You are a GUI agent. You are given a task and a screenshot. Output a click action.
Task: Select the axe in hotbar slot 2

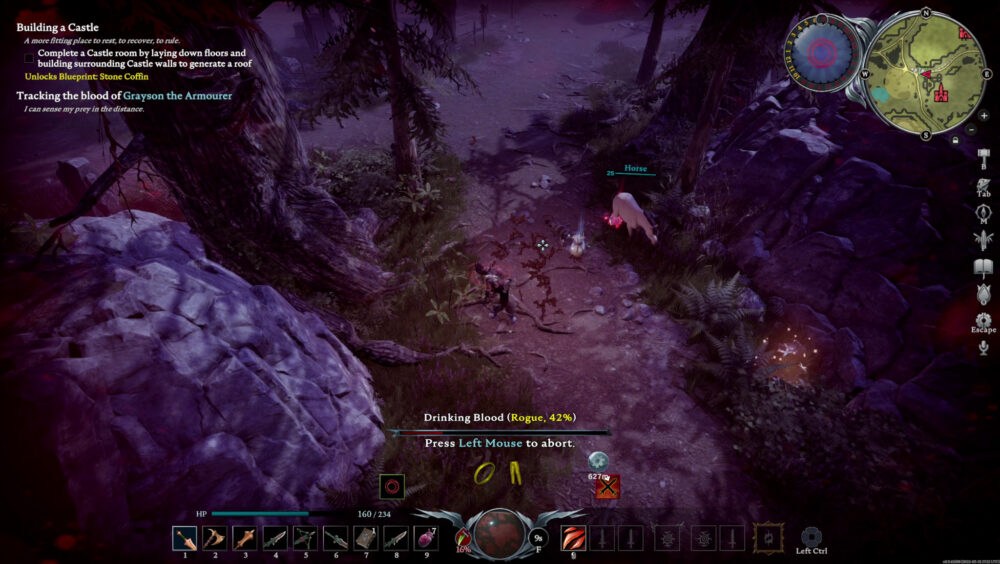[215, 539]
